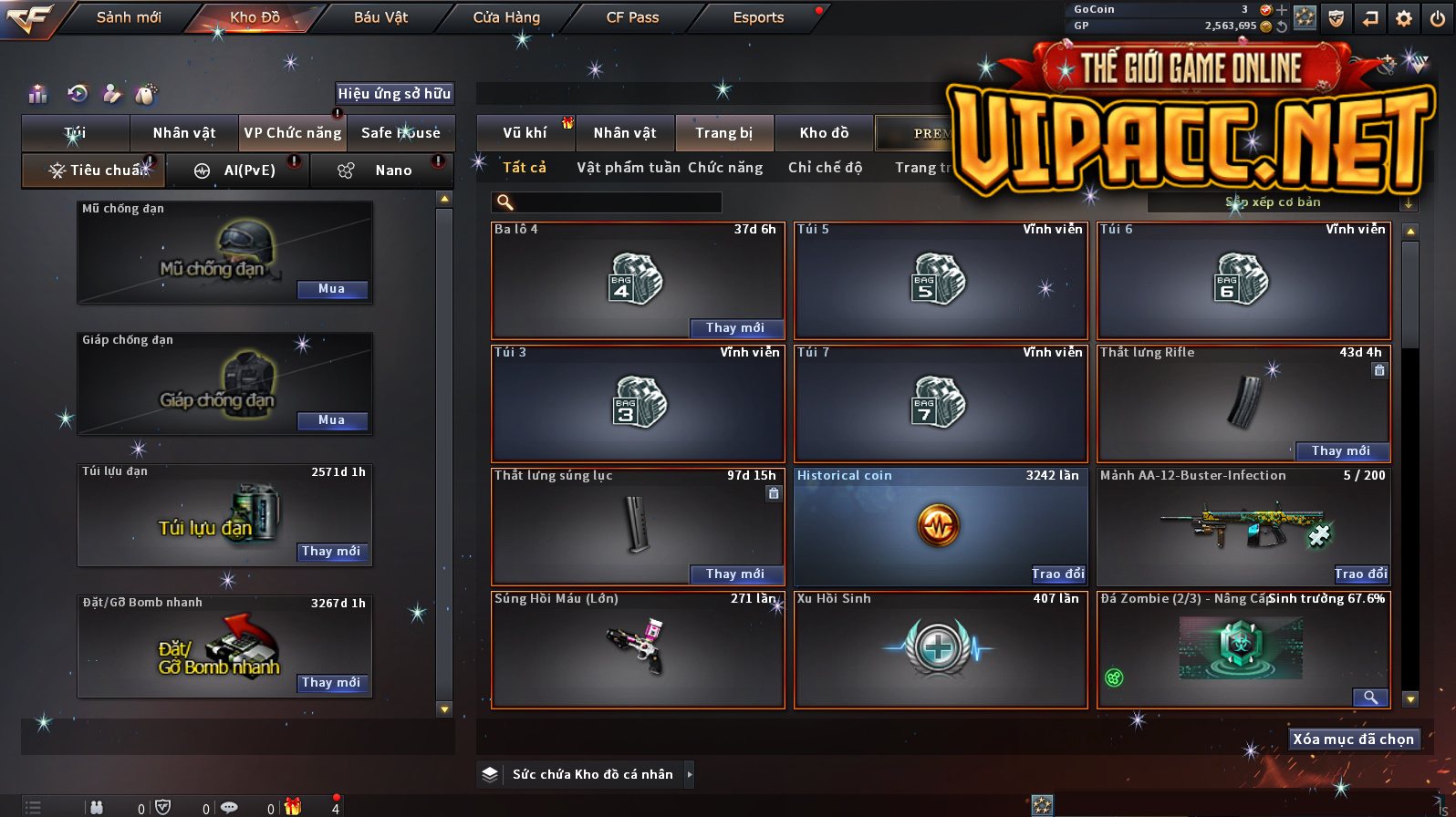Go to the CF Pass tab

coord(632,17)
